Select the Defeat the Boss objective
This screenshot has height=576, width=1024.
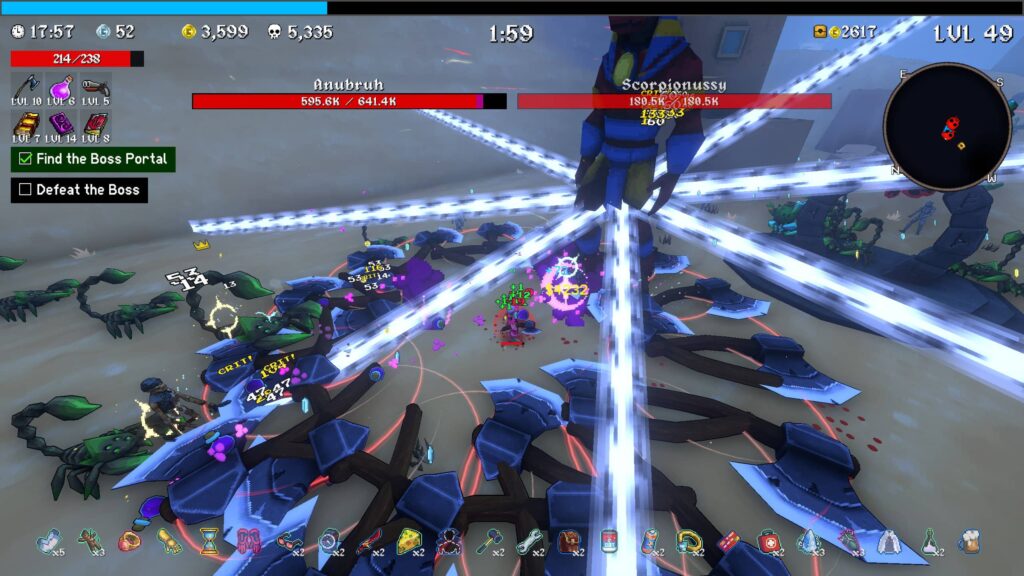pos(79,190)
